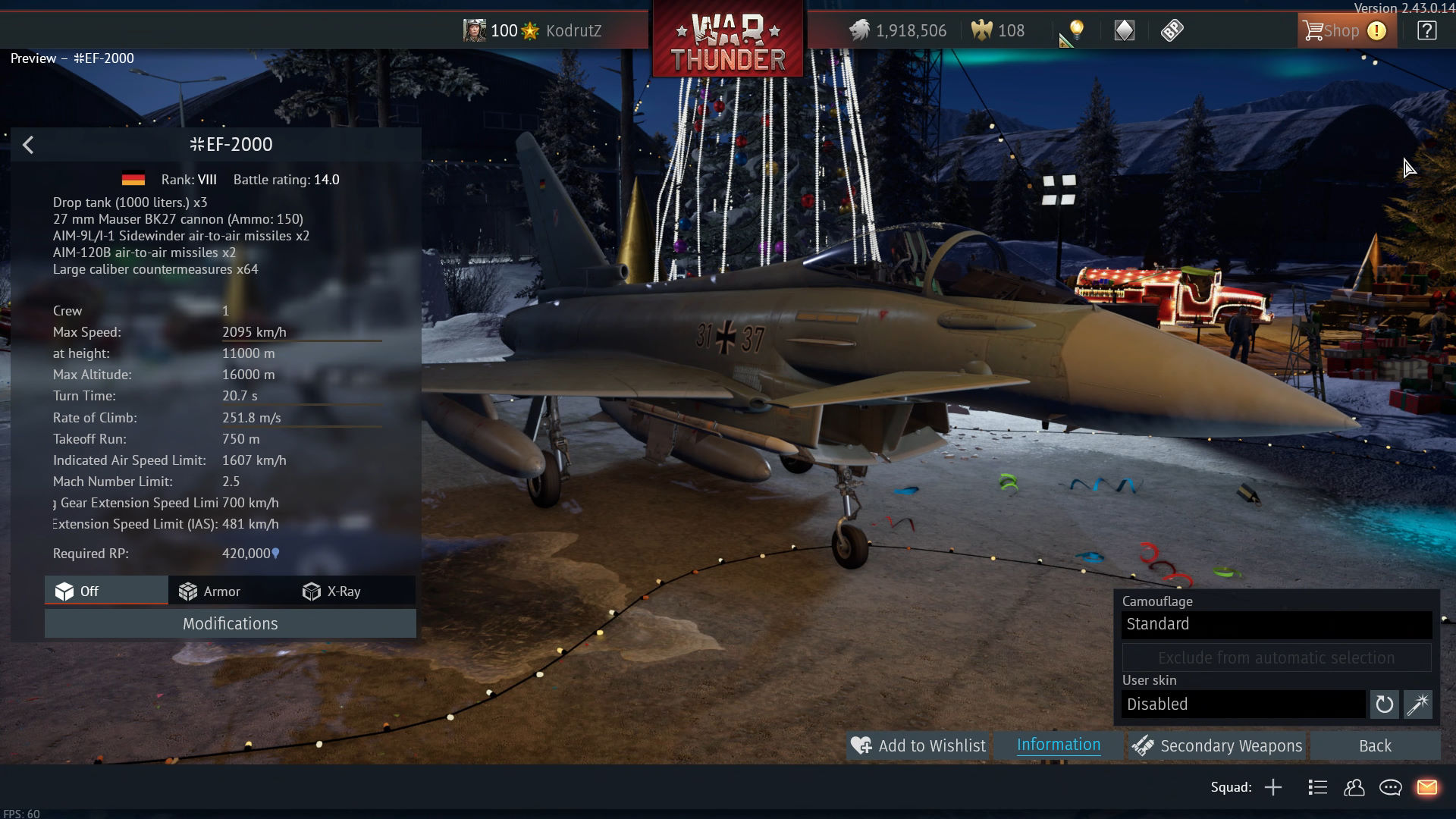Refresh the user skin list

tap(1384, 704)
